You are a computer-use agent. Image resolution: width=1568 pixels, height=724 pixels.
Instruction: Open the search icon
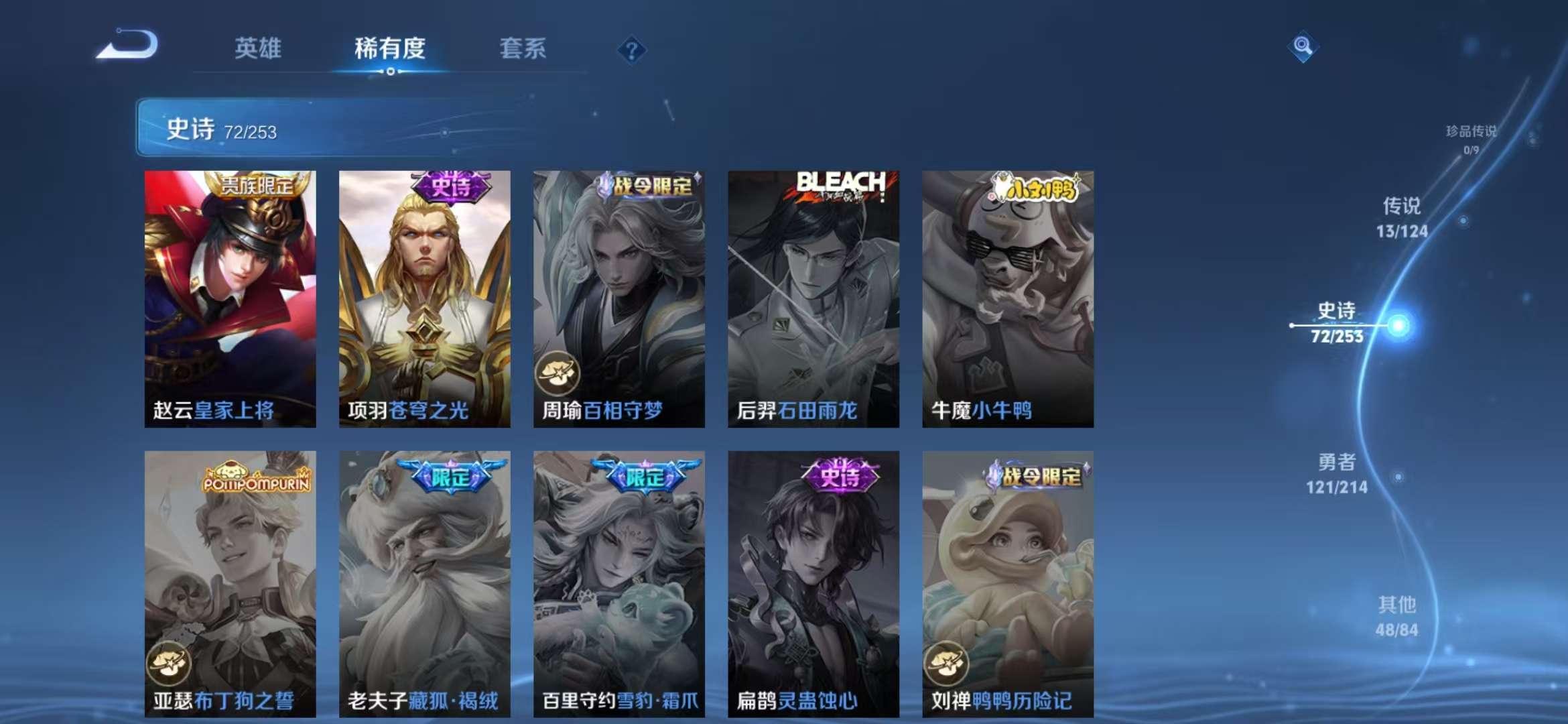pos(1303,48)
